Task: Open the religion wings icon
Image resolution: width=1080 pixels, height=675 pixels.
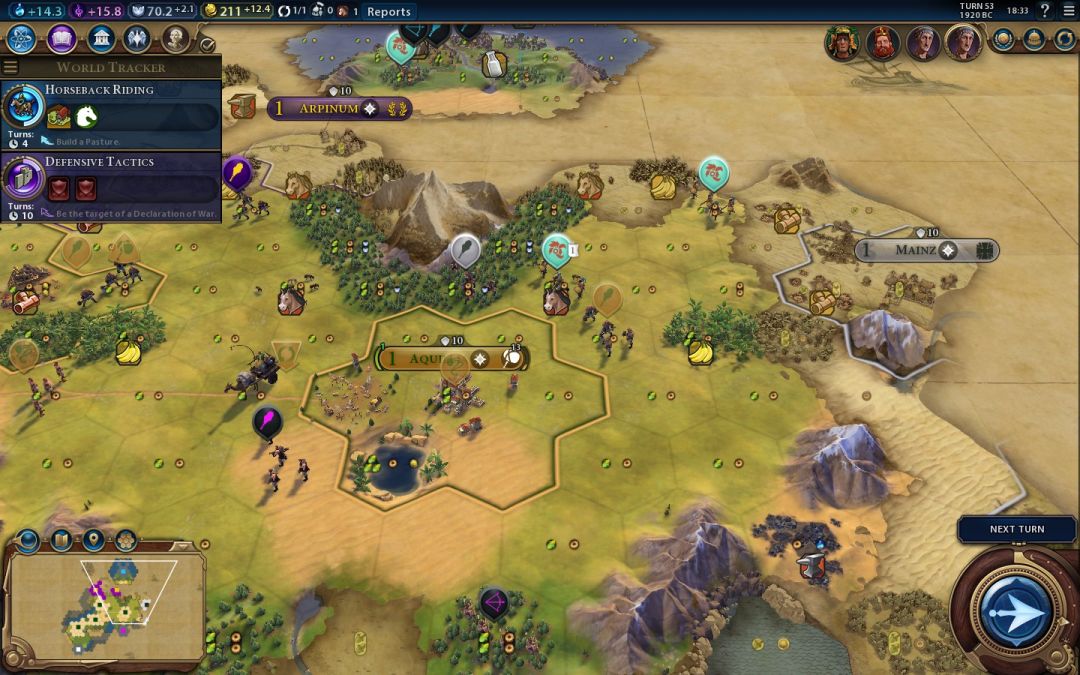Action: click(137, 40)
